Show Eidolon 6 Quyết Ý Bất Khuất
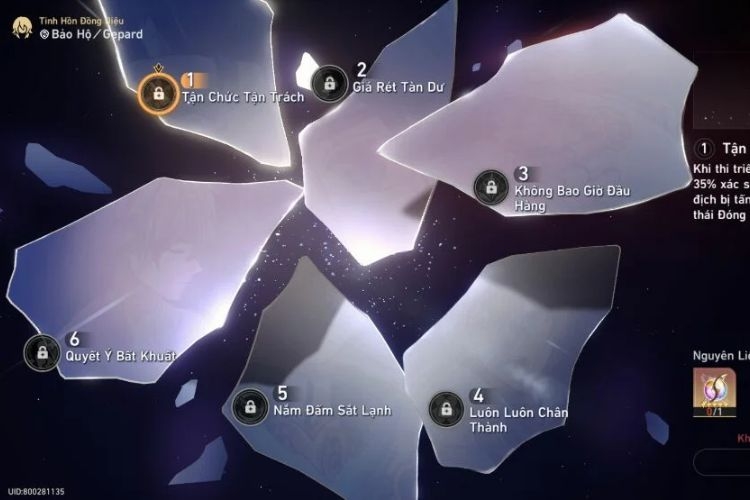The width and height of the screenshot is (750, 500). [43, 352]
